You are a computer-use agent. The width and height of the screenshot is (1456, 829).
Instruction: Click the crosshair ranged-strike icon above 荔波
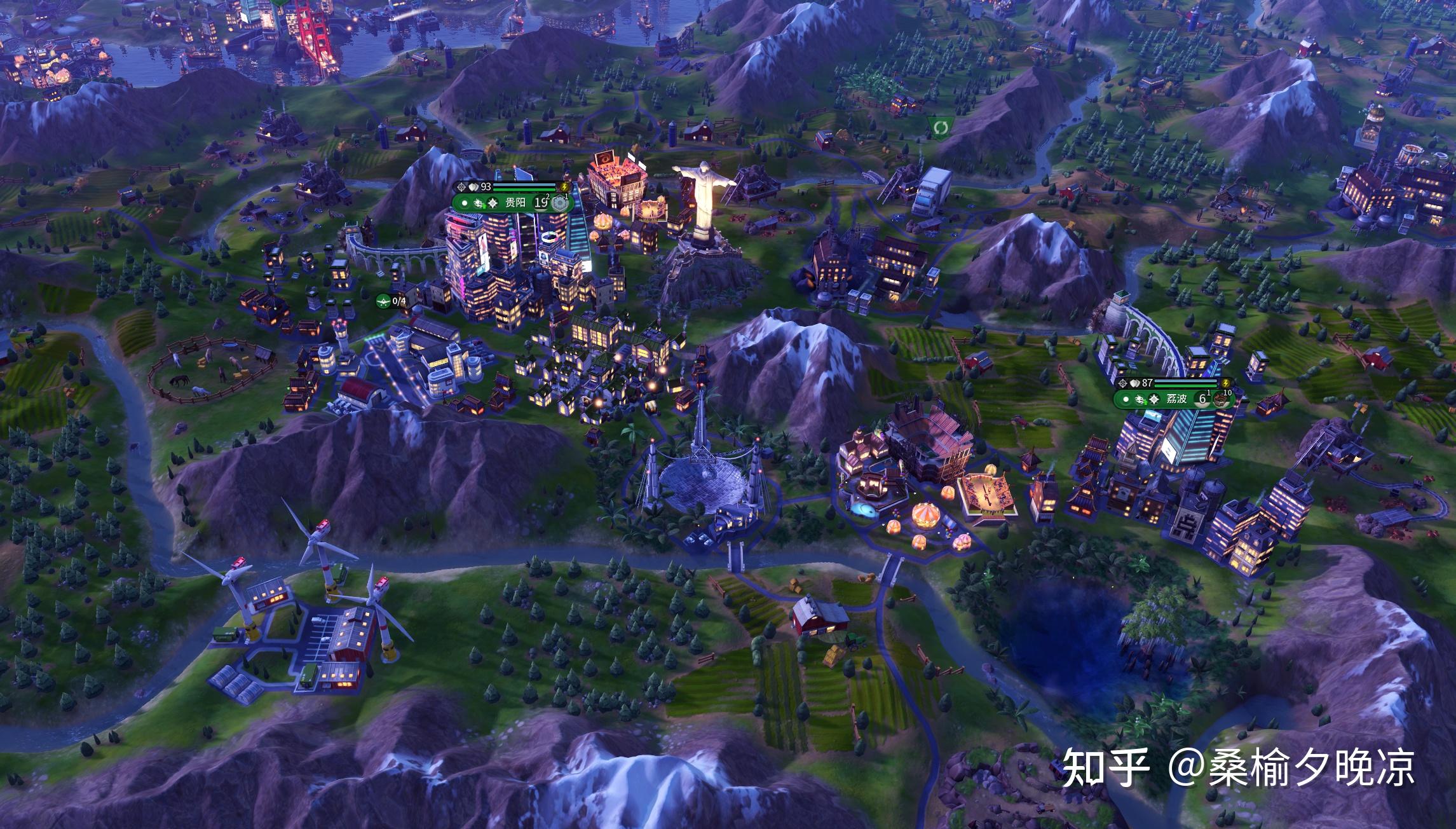1124,383
